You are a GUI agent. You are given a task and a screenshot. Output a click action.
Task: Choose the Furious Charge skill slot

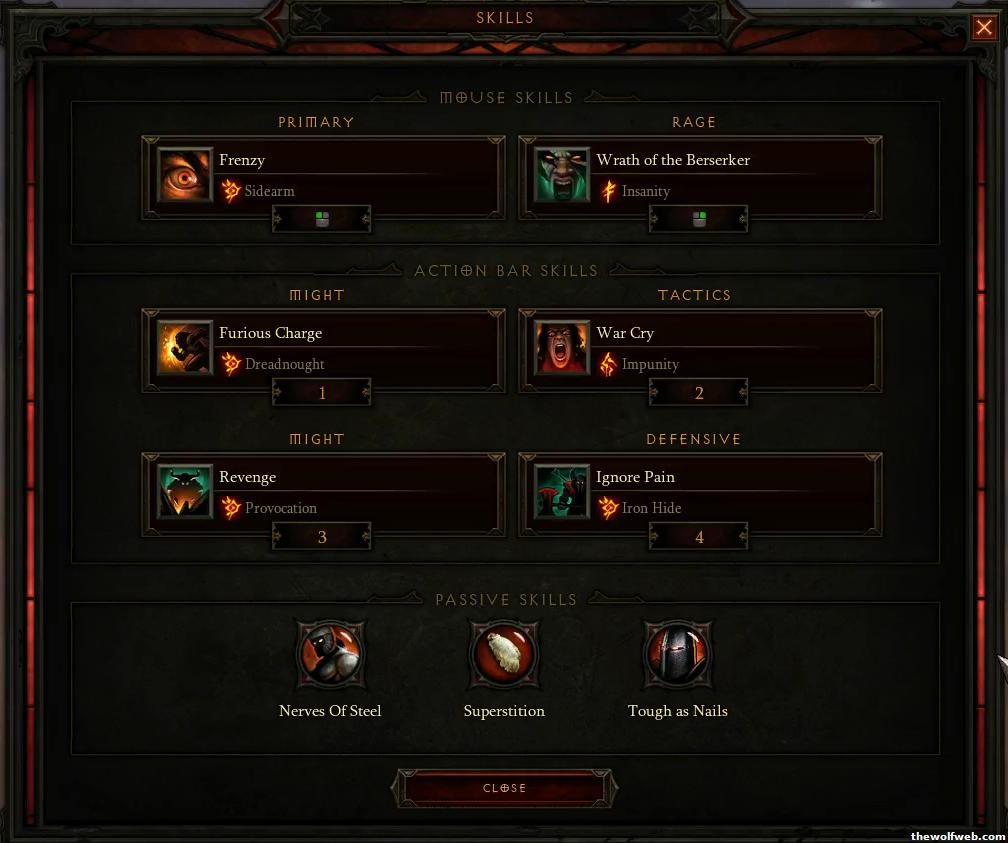pos(185,348)
